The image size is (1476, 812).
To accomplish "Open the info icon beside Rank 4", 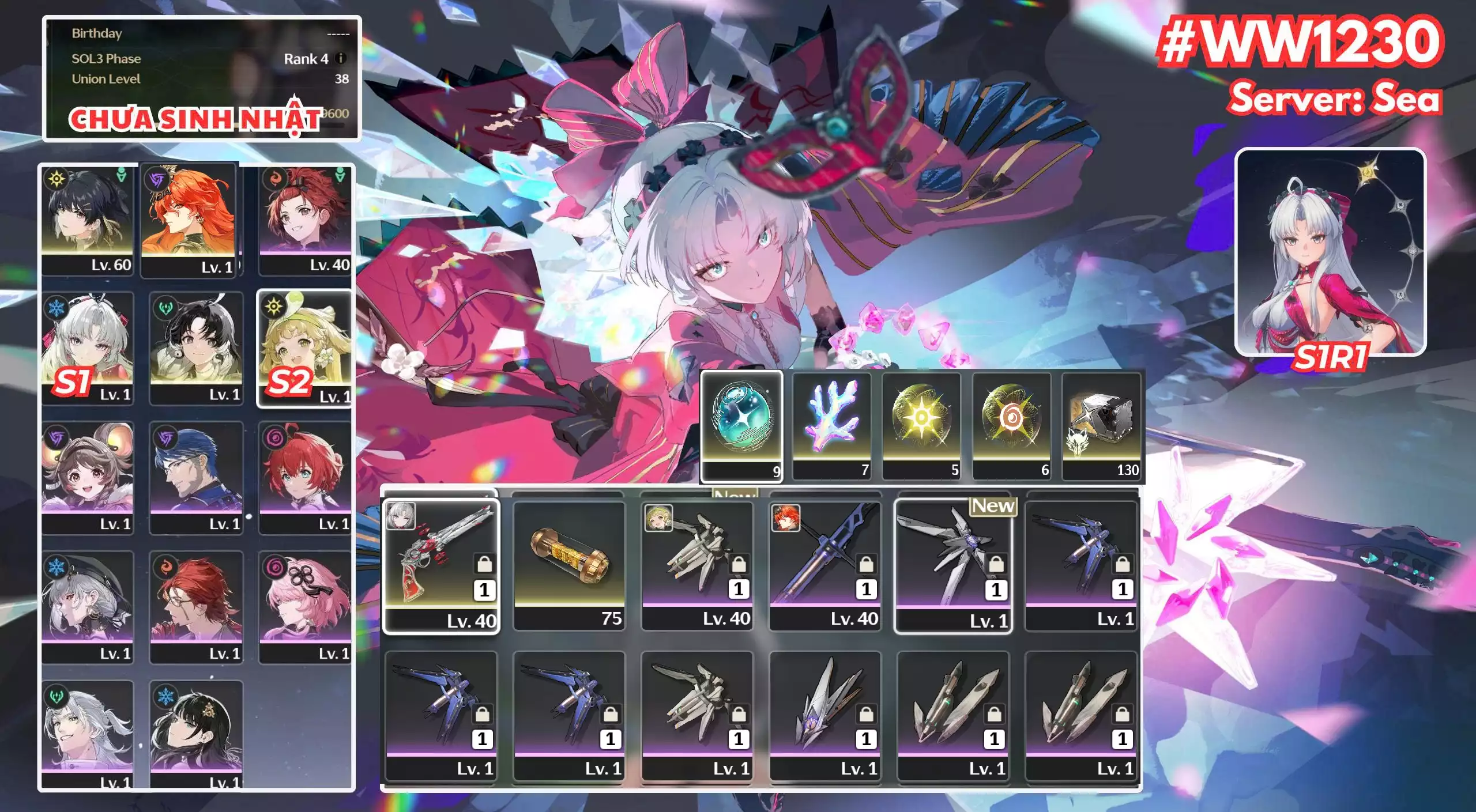I will pyautogui.click(x=341, y=58).
